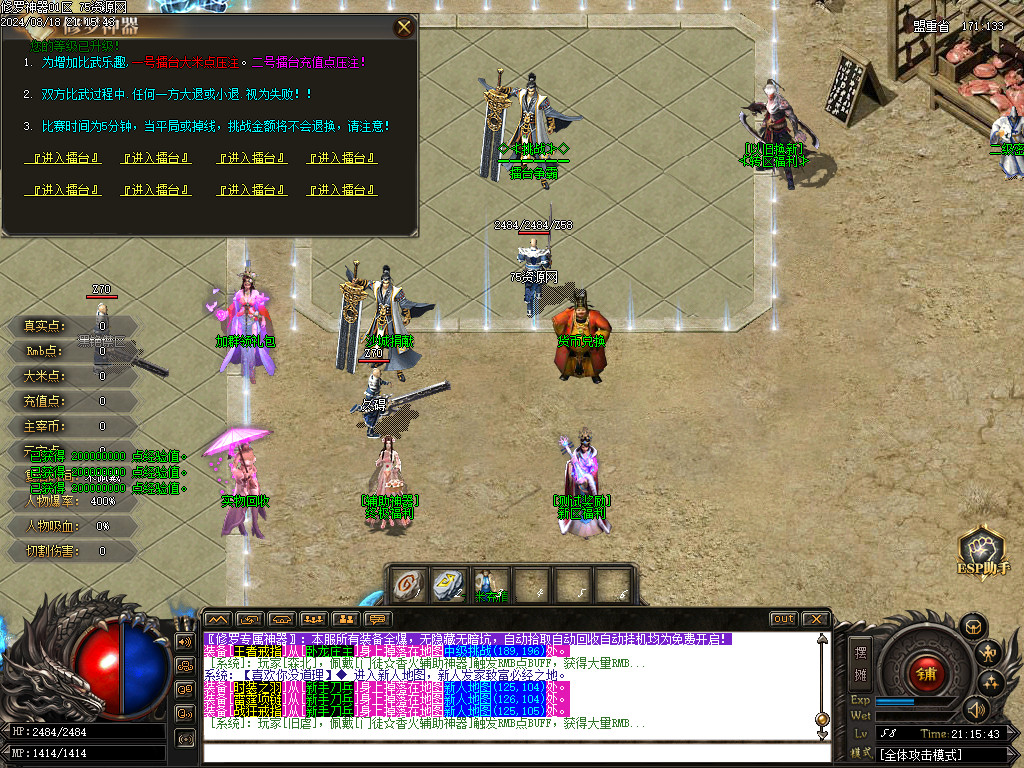Open the character figure icon on the right dial

(x=989, y=653)
